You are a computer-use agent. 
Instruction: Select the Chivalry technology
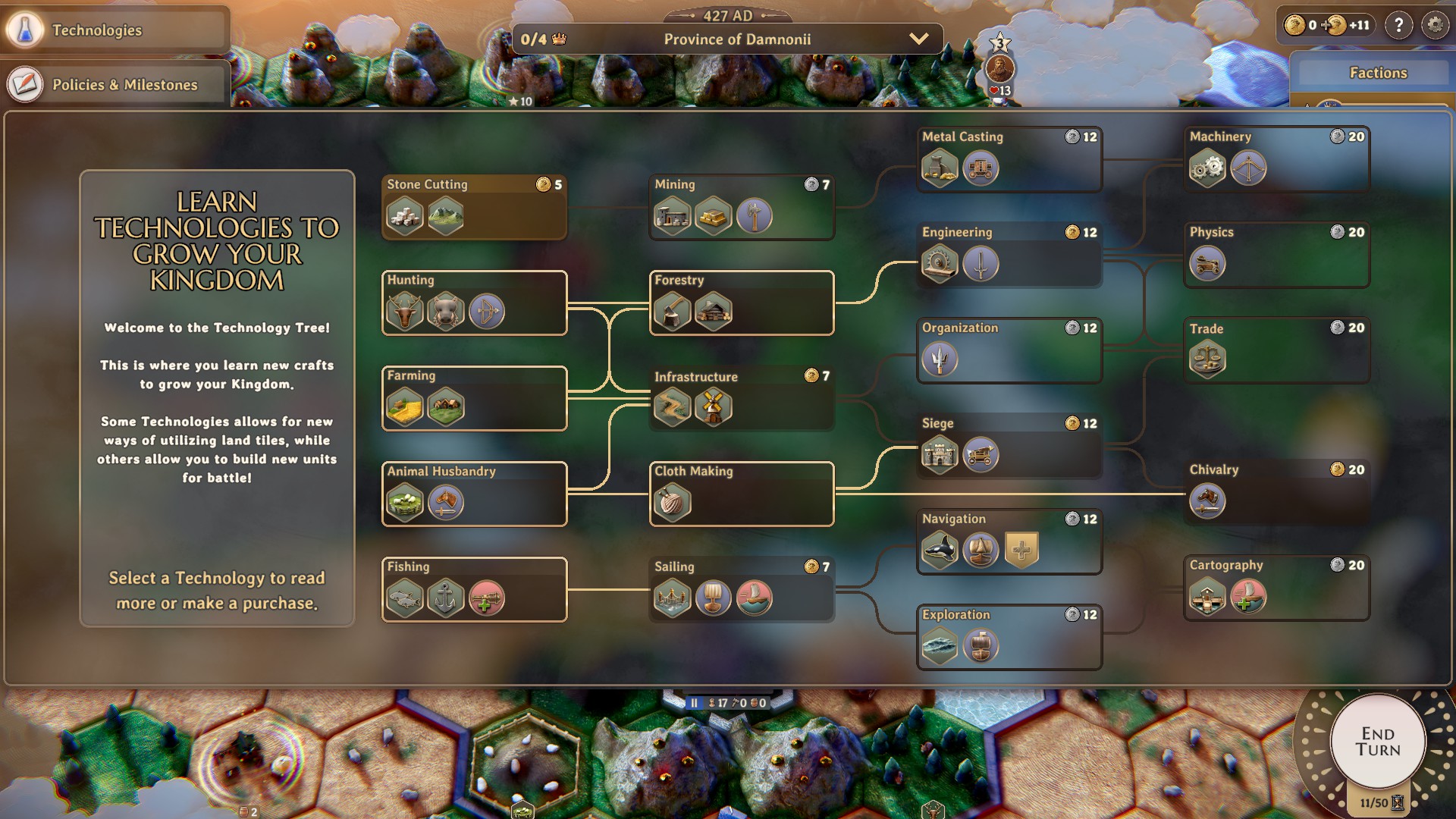1276,492
